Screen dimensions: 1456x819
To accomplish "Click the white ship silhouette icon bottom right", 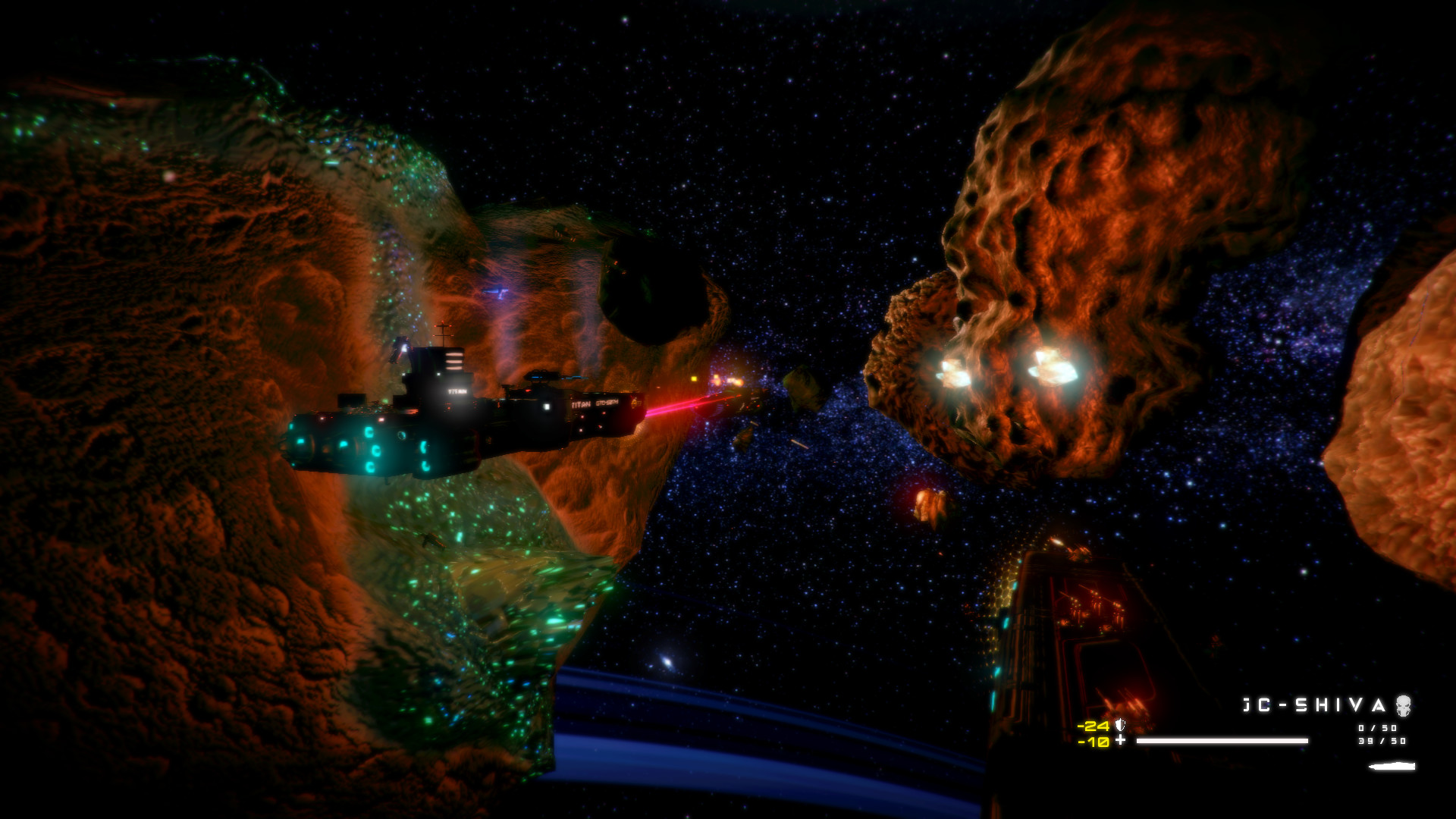I will tap(1392, 766).
